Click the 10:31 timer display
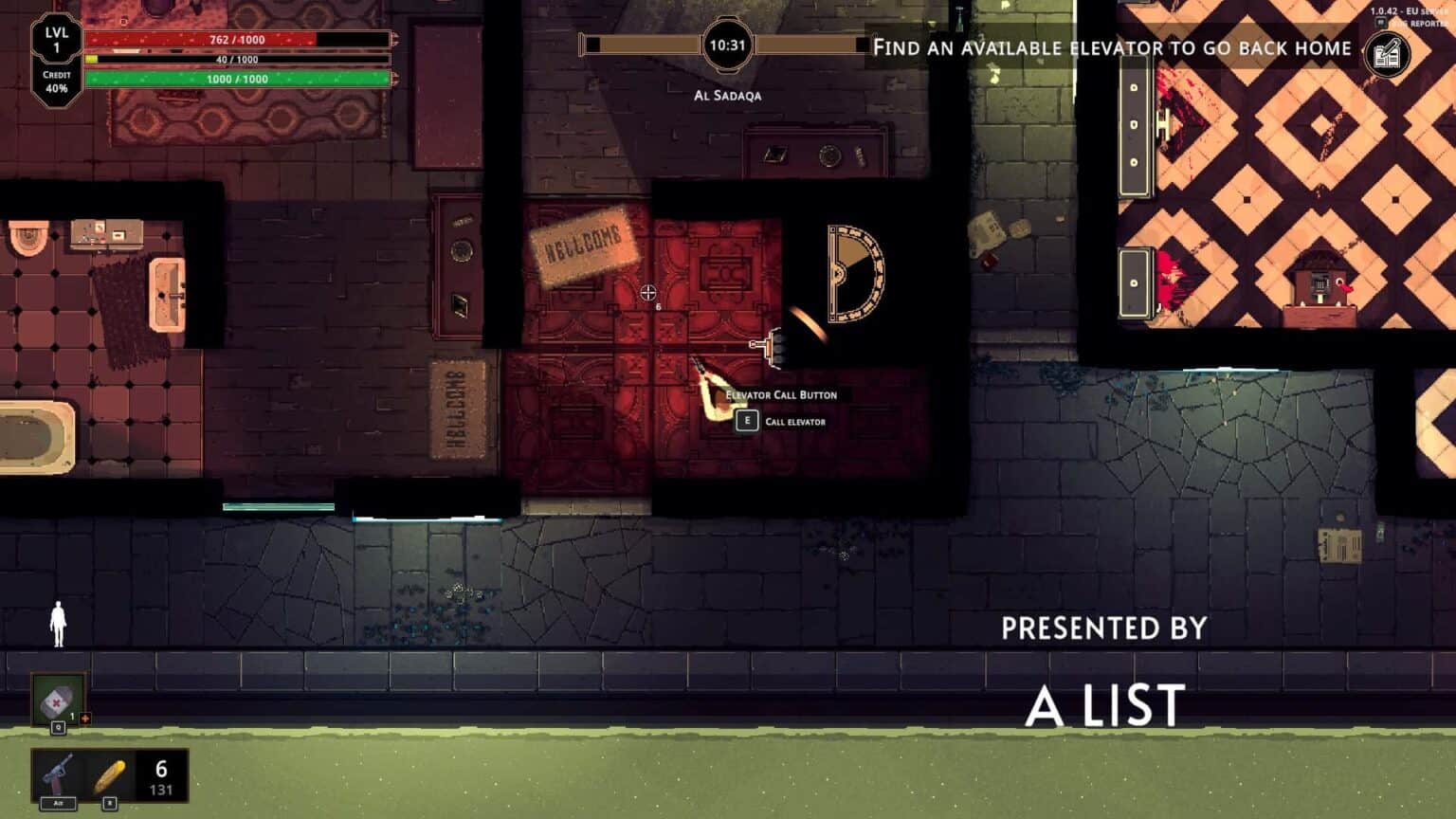1456x819 pixels. (x=728, y=43)
